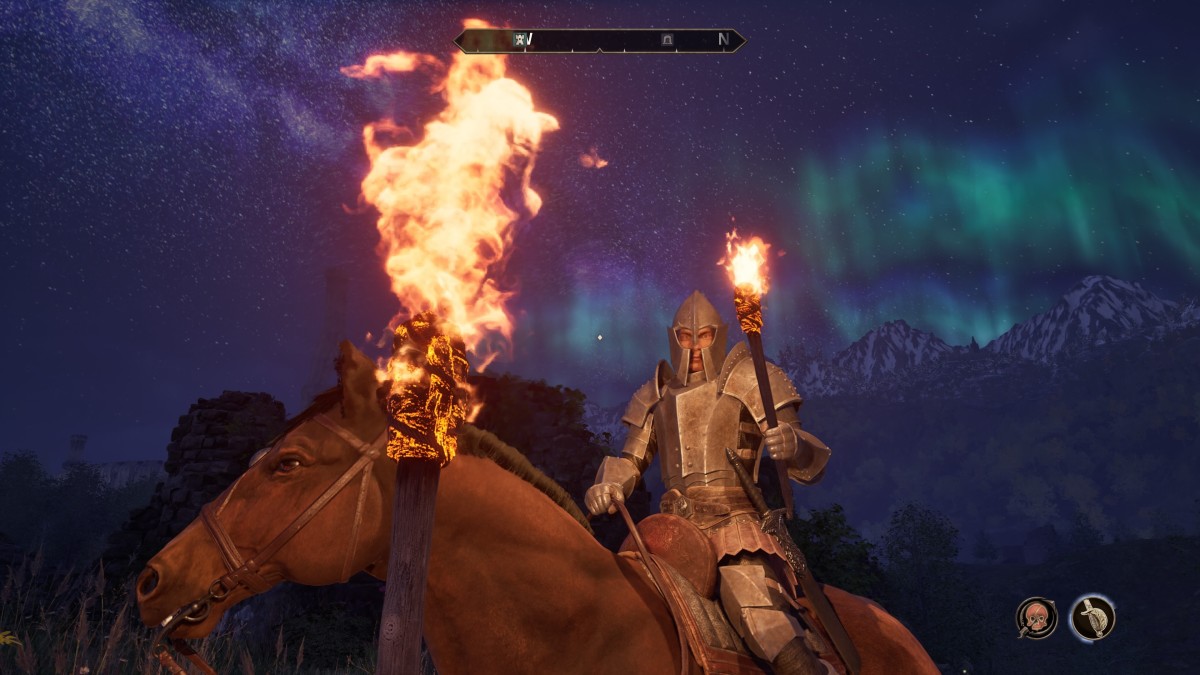This screenshot has height=675, width=1200.
Task: Select the arched doorway marker on the compass
Action: 667,40
